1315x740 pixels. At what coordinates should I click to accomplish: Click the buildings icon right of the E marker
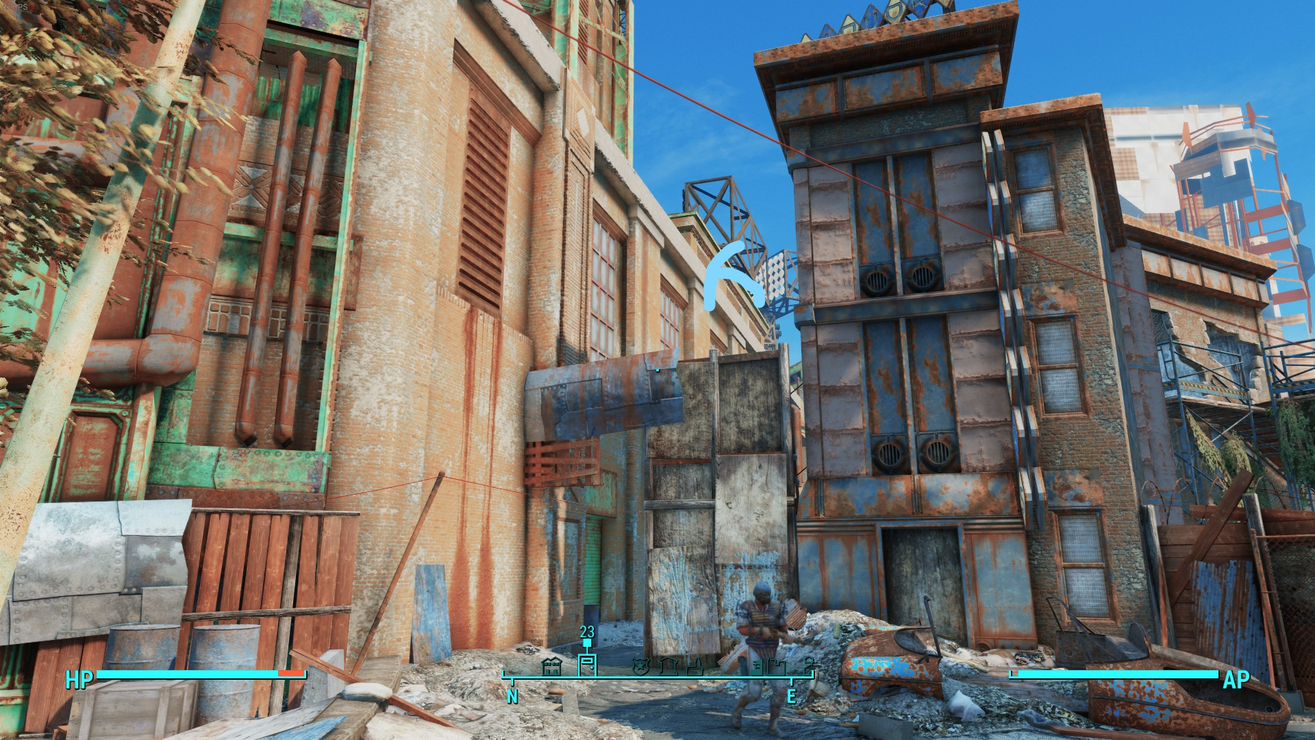777,665
